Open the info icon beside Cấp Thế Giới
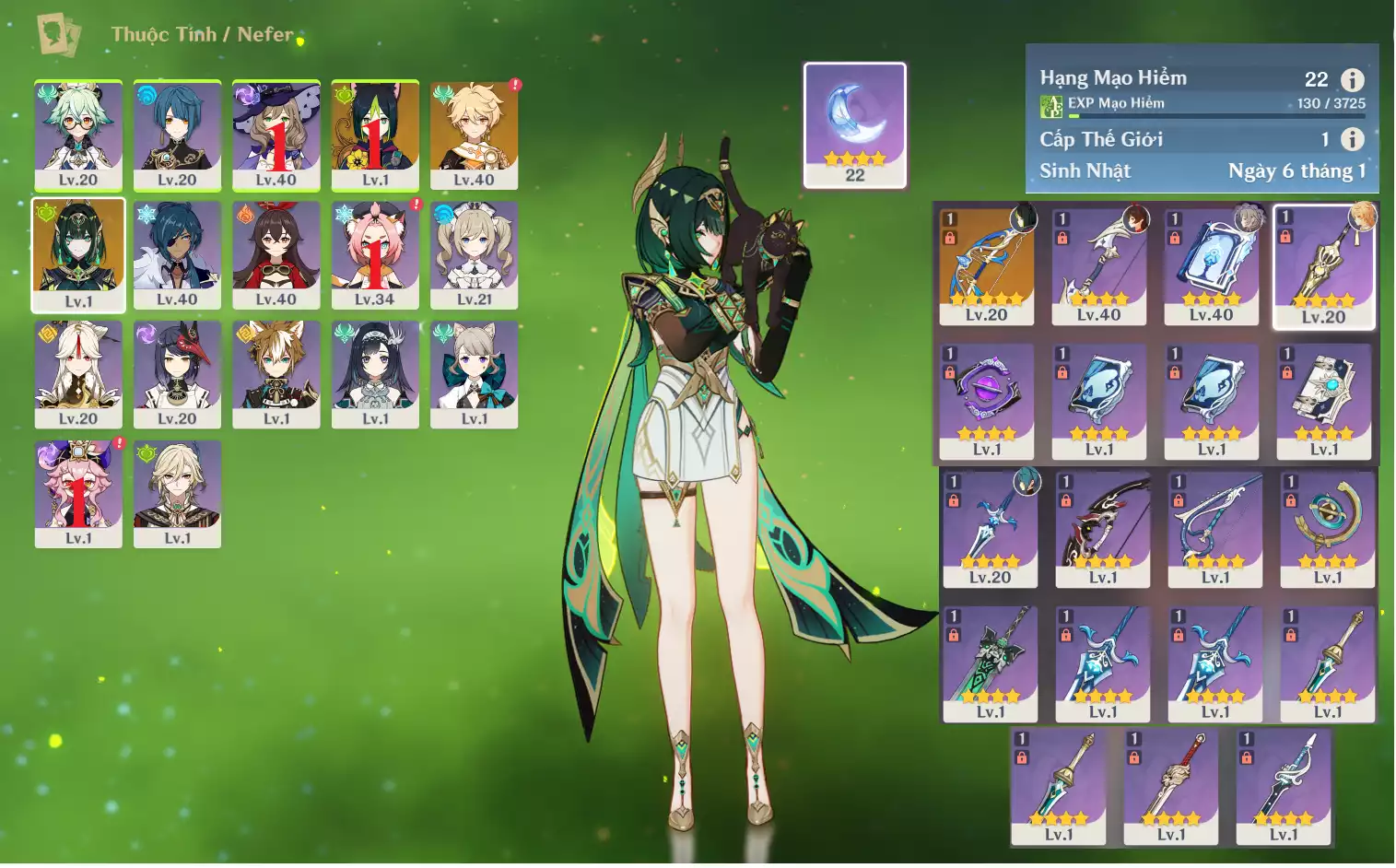The height and width of the screenshot is (868, 1396). click(1352, 139)
